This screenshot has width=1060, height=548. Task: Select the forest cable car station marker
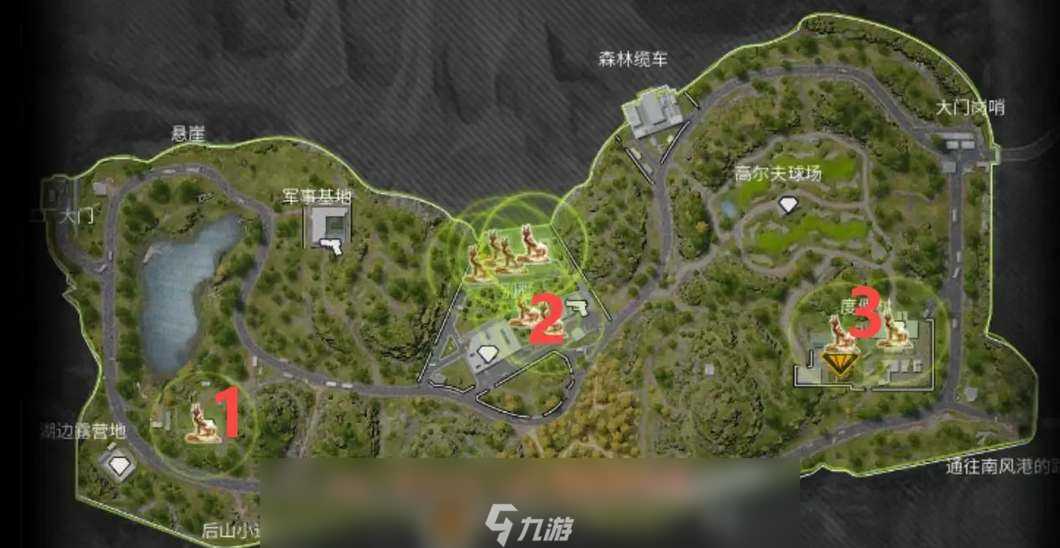(652, 112)
